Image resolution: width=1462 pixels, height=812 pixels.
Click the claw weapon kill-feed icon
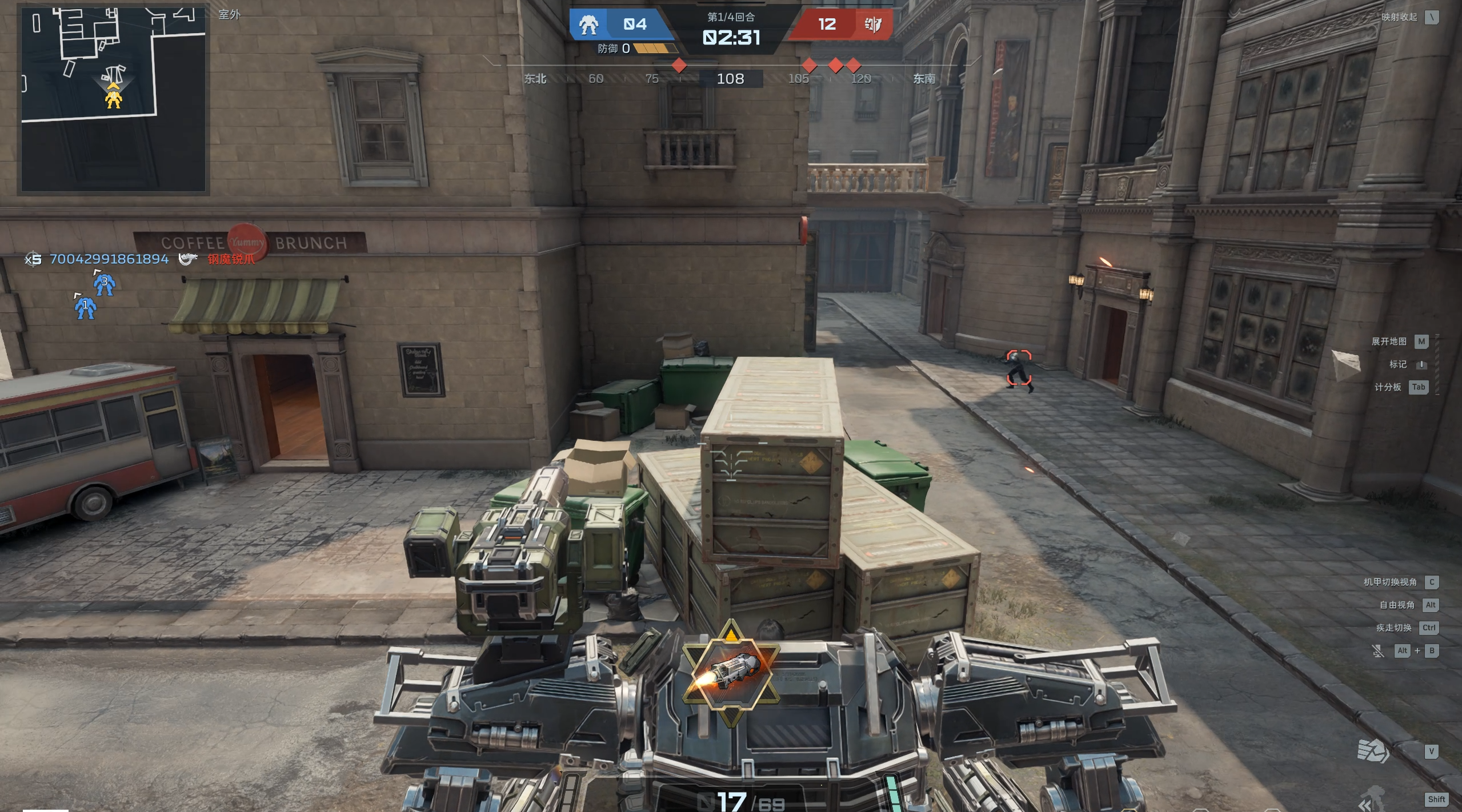point(188,259)
